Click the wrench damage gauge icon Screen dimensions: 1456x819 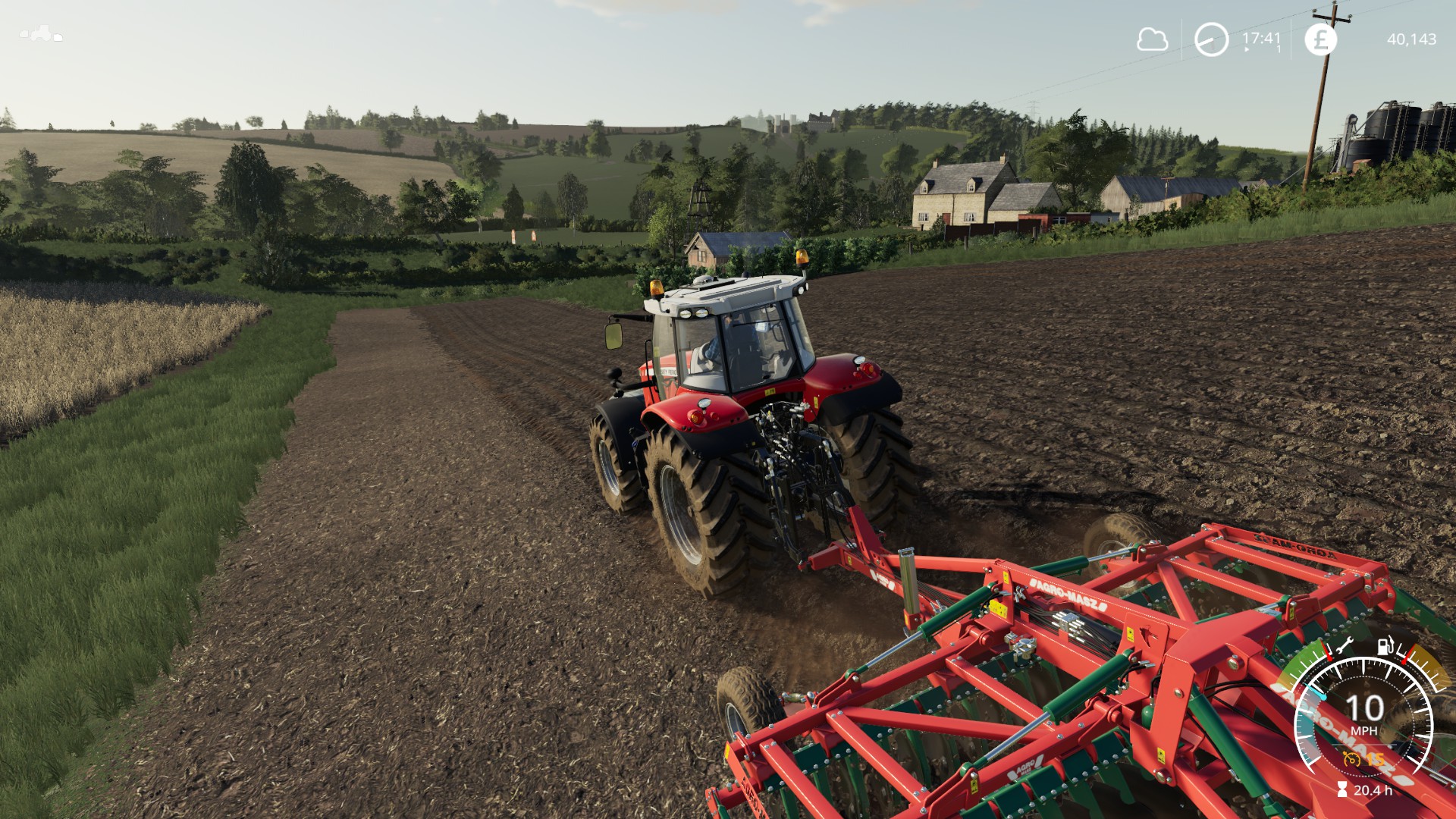coord(1345,647)
